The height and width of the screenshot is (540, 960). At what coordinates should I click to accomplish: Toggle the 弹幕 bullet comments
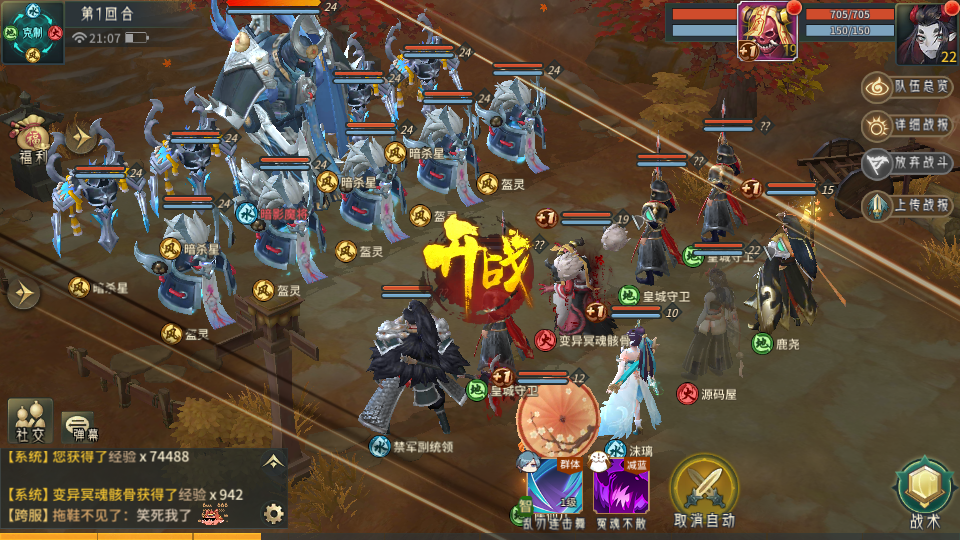point(79,426)
